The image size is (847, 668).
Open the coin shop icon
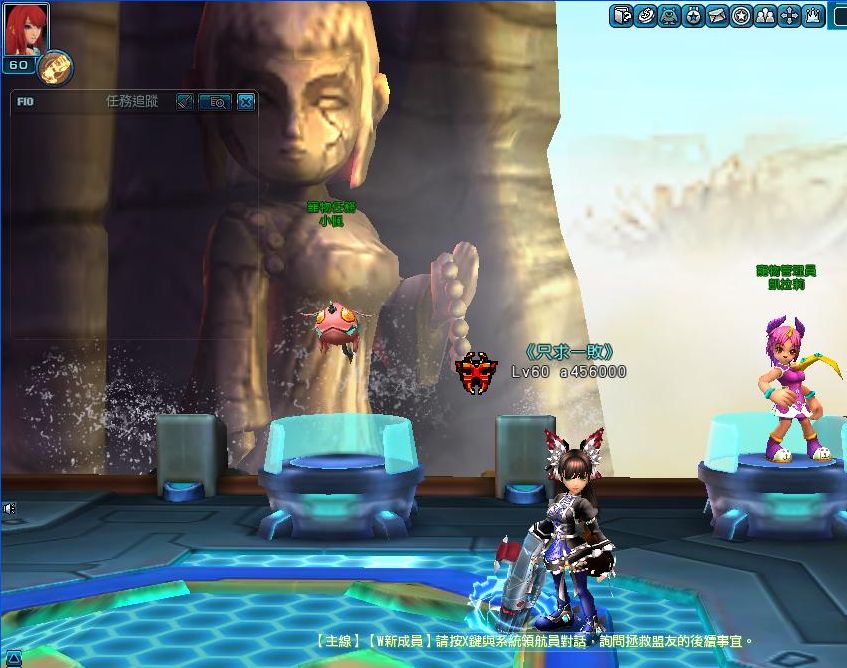[x=645, y=15]
